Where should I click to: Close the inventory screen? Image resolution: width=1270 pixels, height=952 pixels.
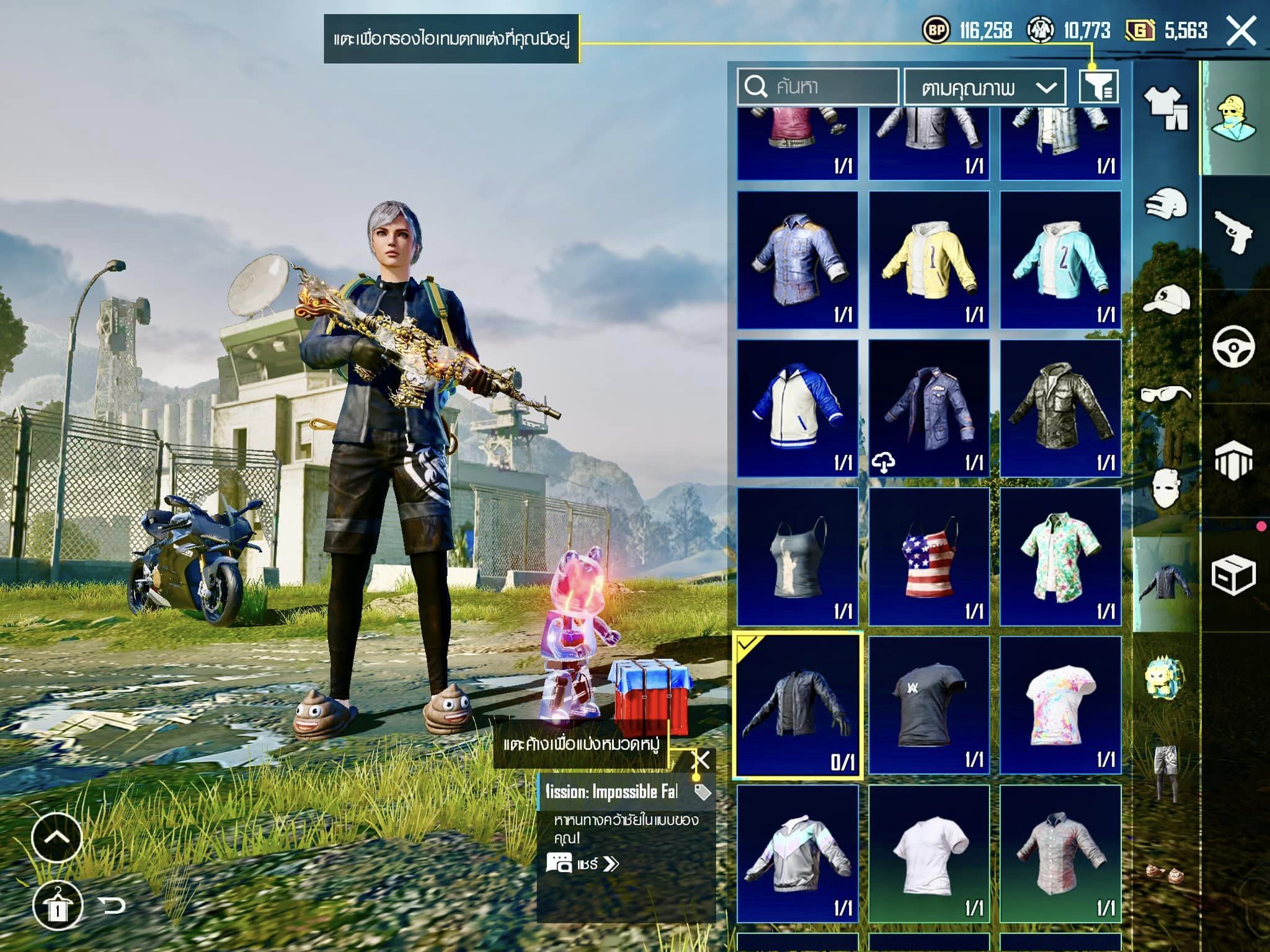(x=1241, y=31)
